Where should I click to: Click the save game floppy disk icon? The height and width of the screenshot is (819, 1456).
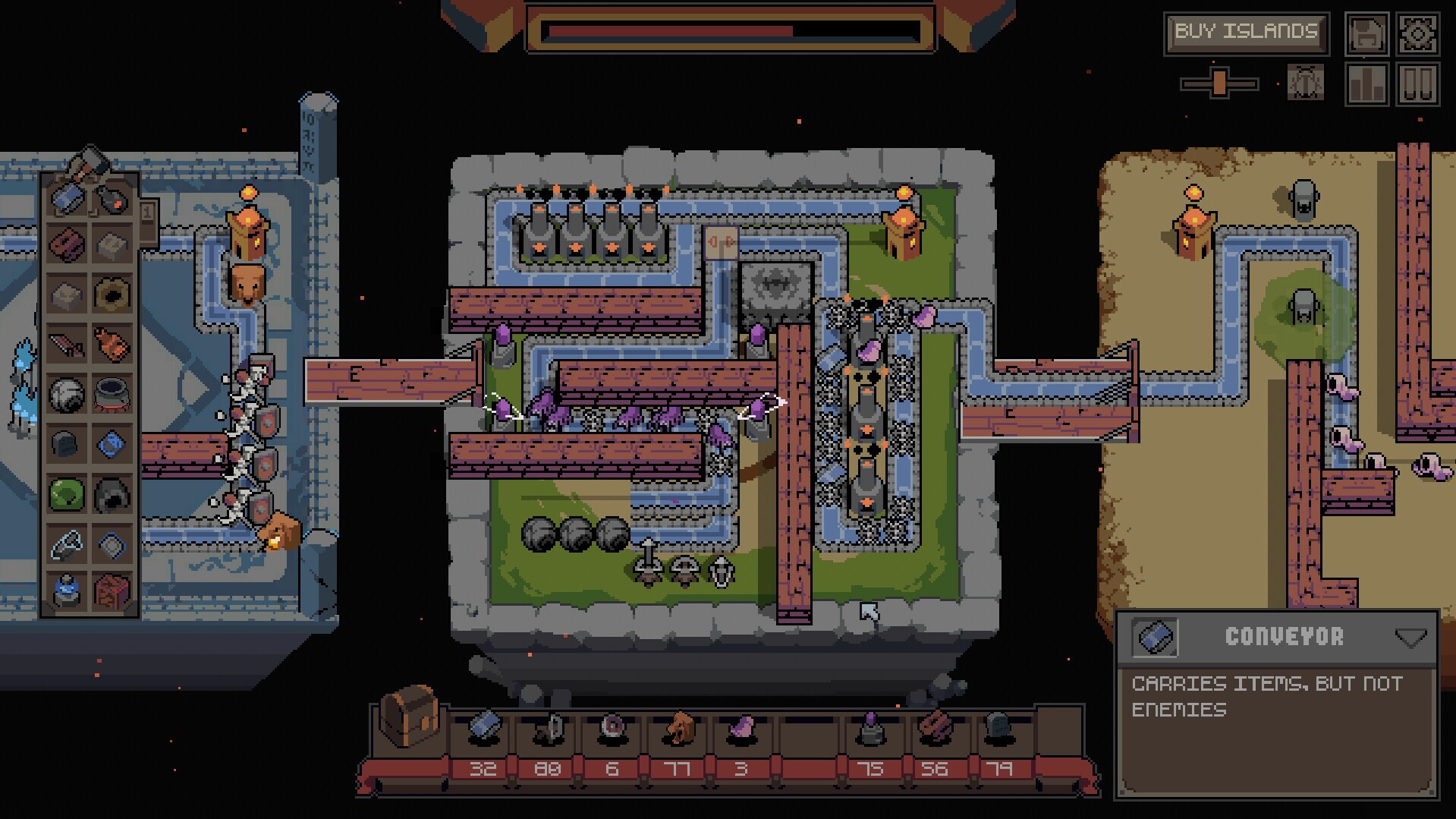[x=1366, y=33]
